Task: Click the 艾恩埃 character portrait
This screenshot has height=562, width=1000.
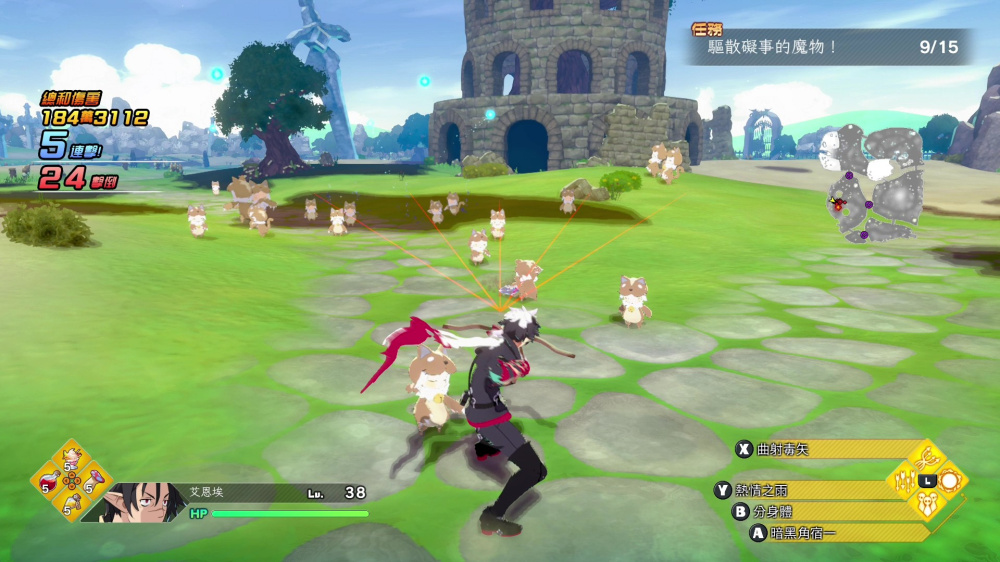Action: 133,502
